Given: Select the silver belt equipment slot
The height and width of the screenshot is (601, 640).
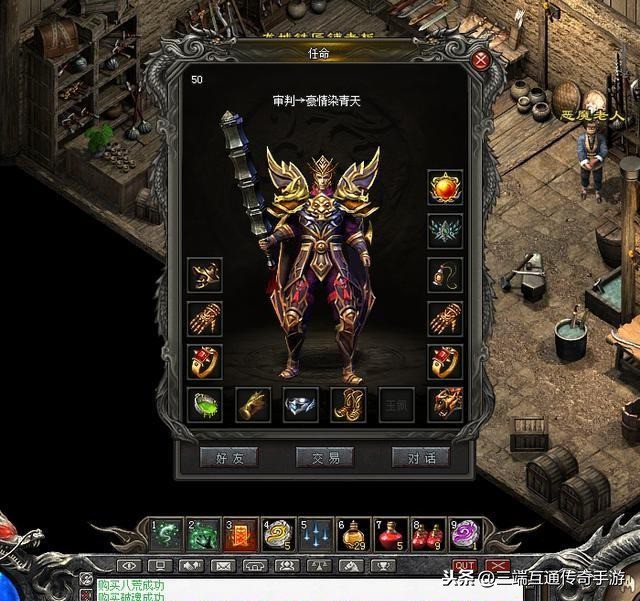Looking at the screenshot, I should 301,404.
